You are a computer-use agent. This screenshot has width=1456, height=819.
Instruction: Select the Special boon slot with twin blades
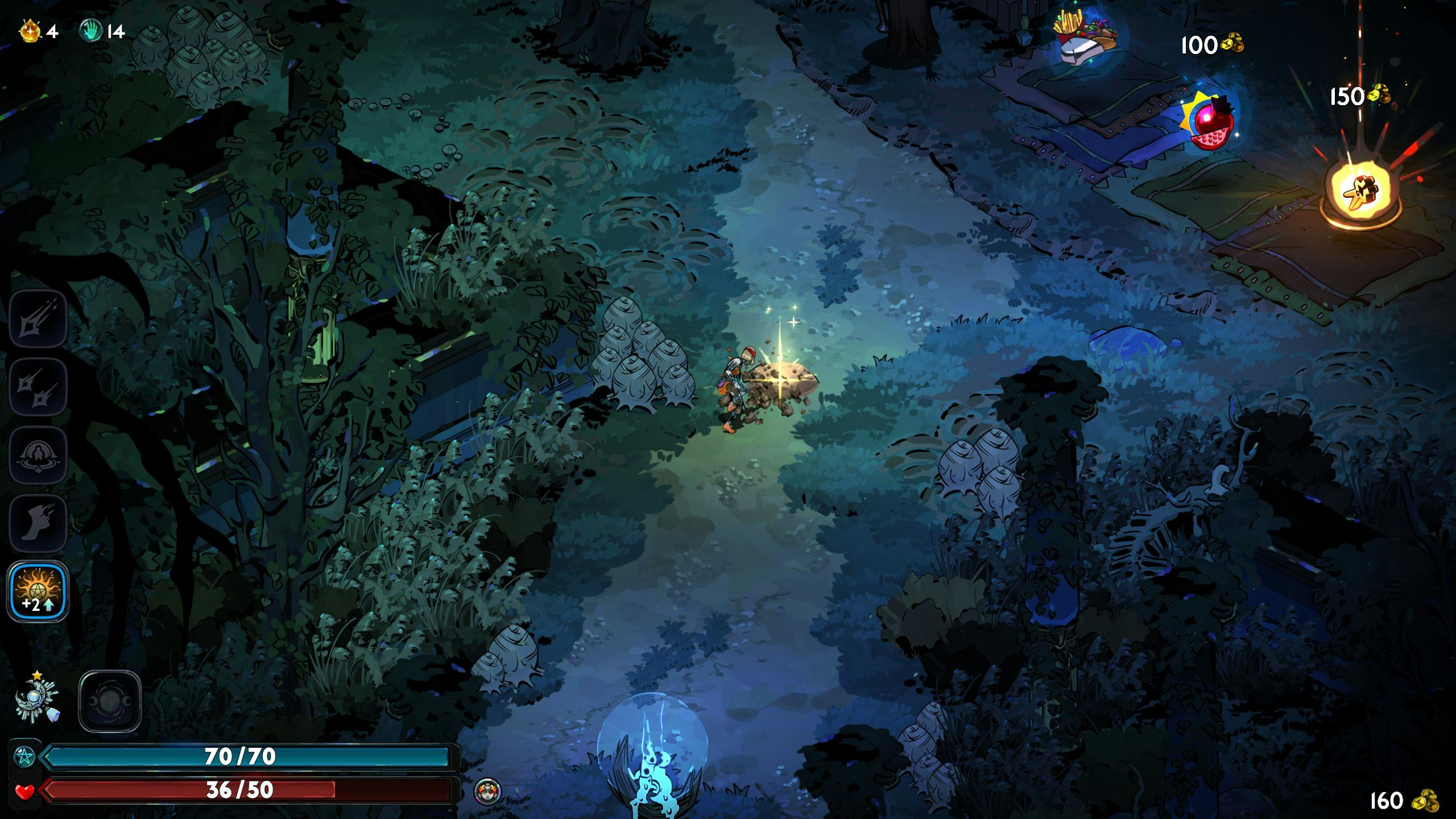click(38, 387)
